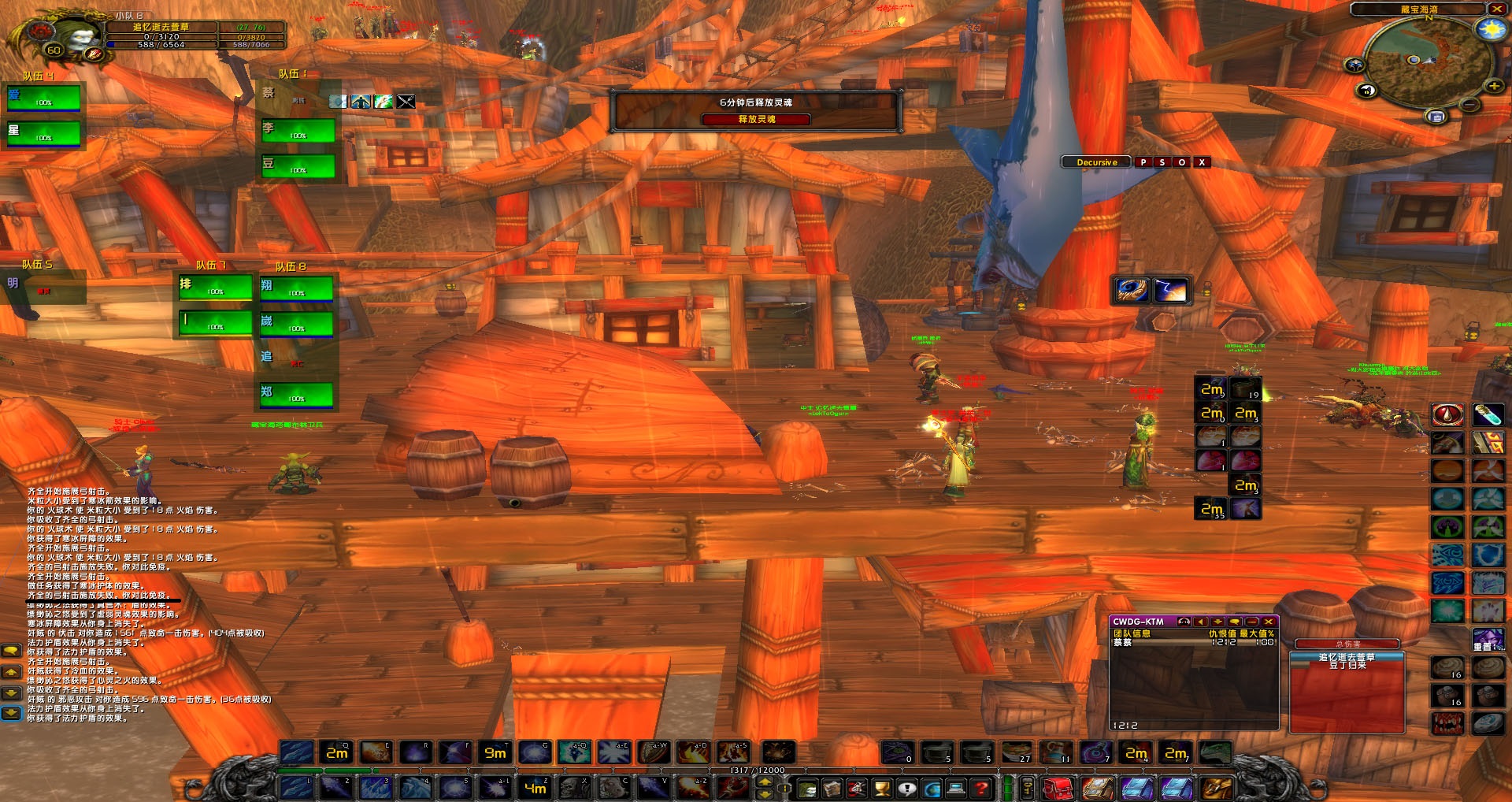
Task: Zoom out the minimap with the minus button
Action: click(x=1471, y=105)
